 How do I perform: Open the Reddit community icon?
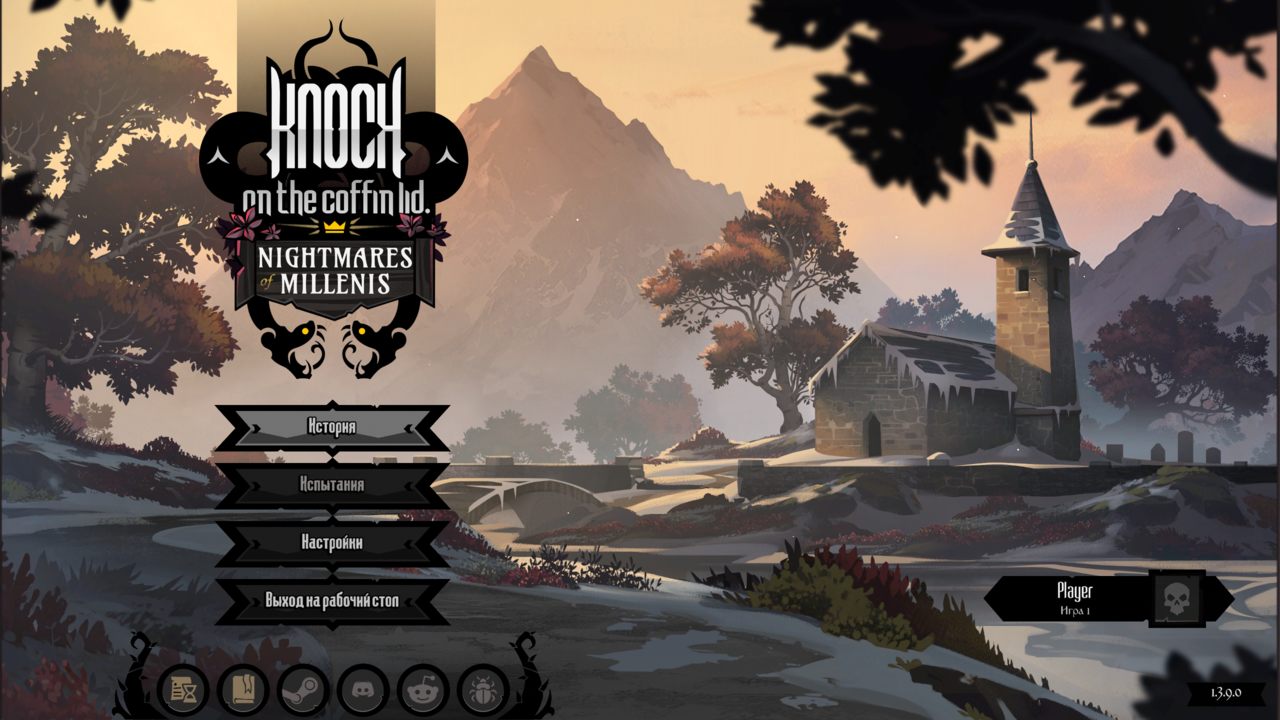pos(423,690)
